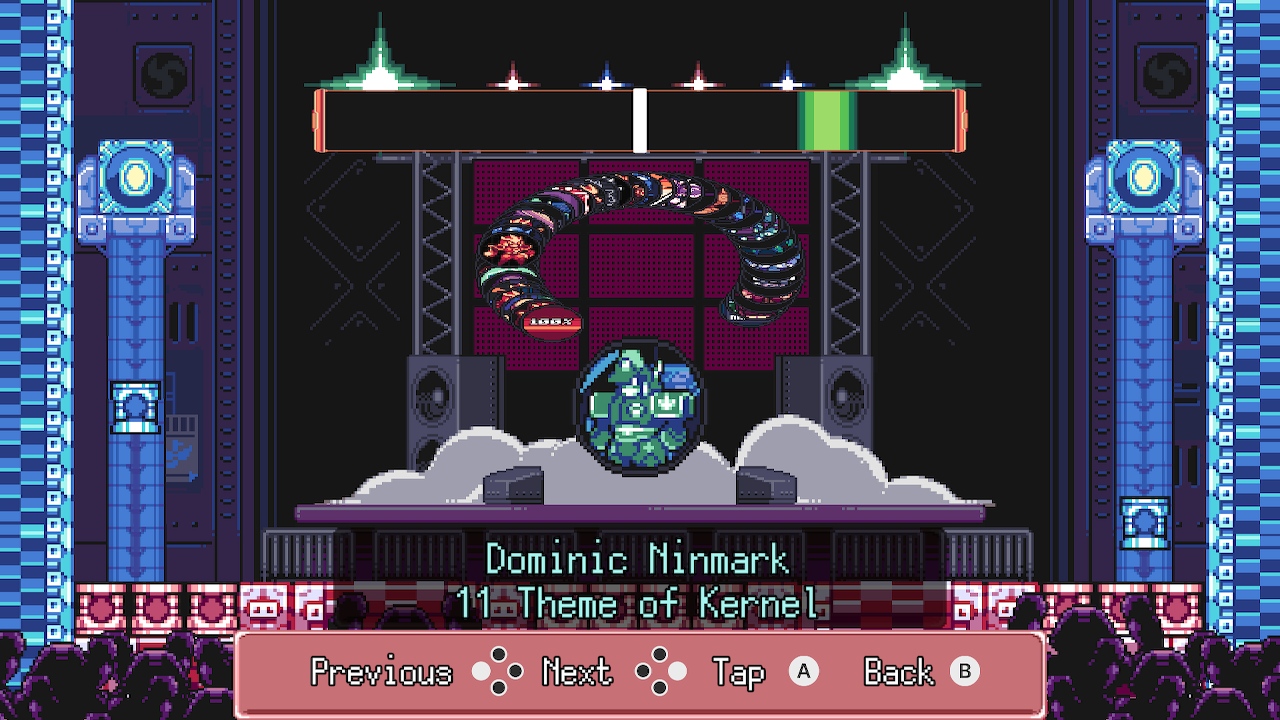Viewport: 1280px width, 720px height.
Task: Select the red enemy disc in the arc
Action: 508,247
